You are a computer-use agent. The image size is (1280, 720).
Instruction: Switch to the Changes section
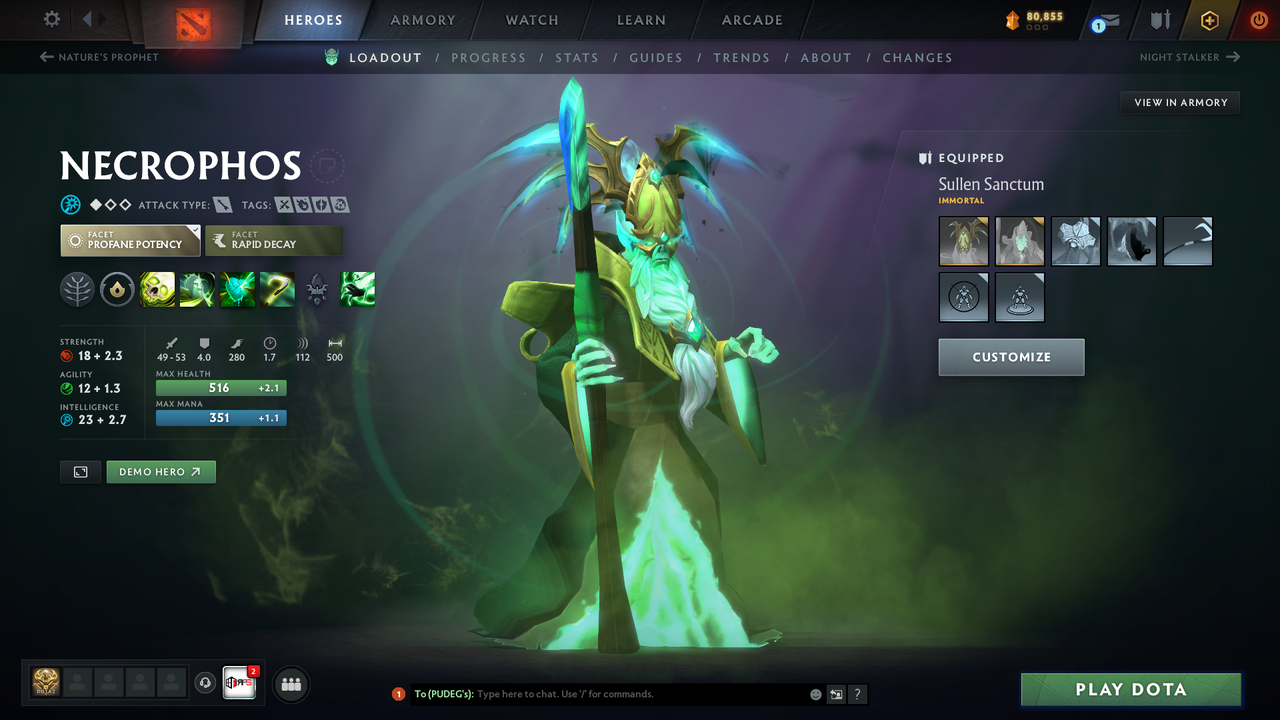[x=917, y=58]
